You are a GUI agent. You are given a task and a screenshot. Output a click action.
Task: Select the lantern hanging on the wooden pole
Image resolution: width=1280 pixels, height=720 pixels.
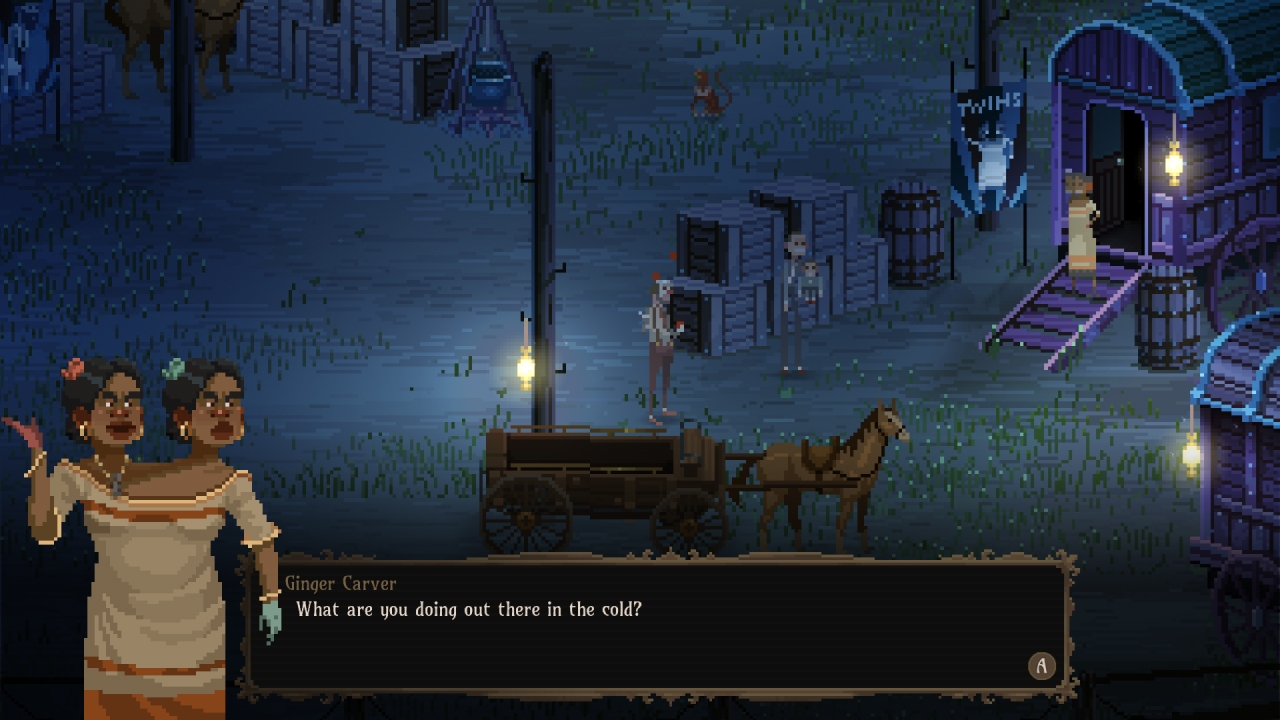(x=524, y=366)
